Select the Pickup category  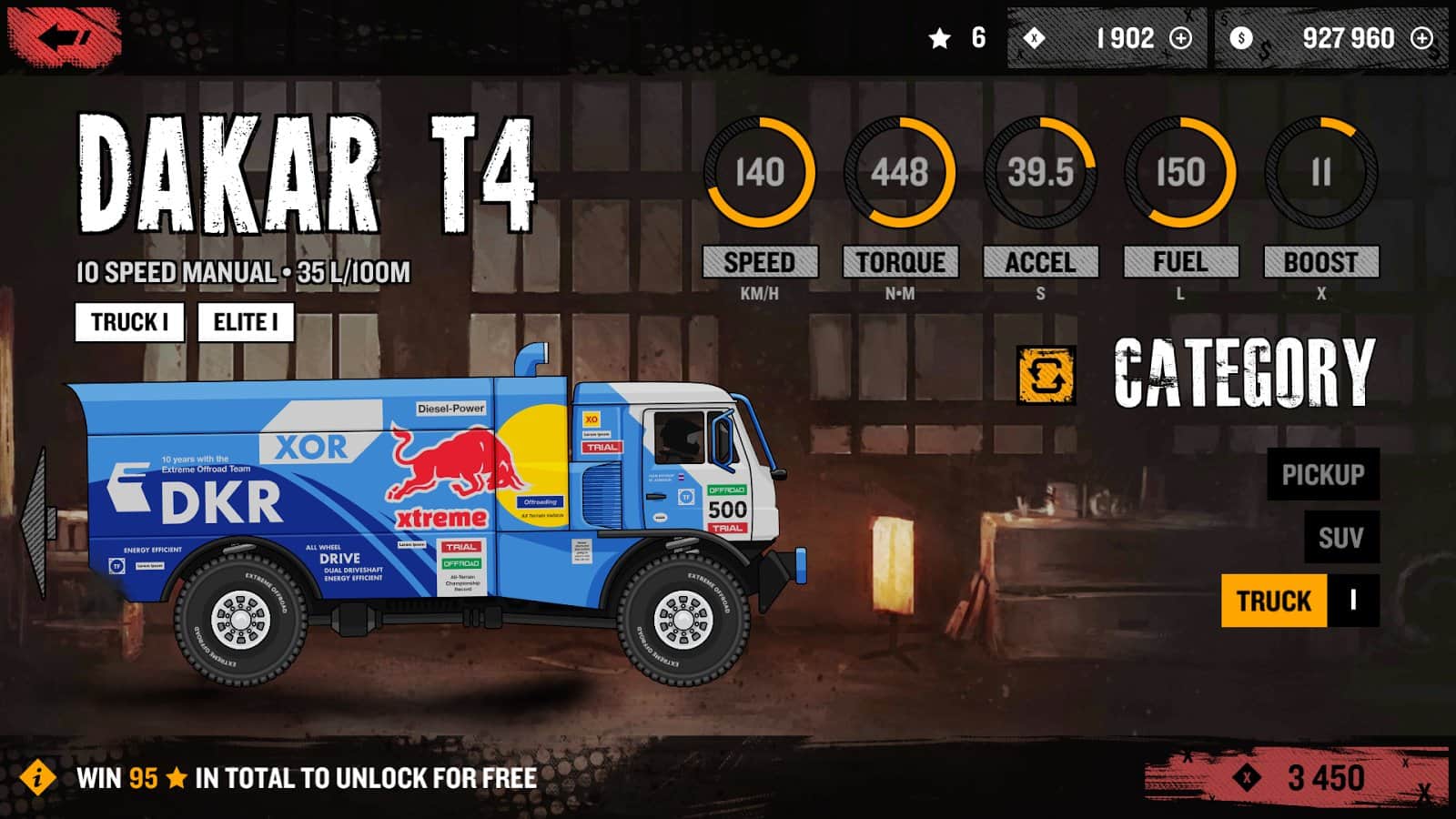1322,474
